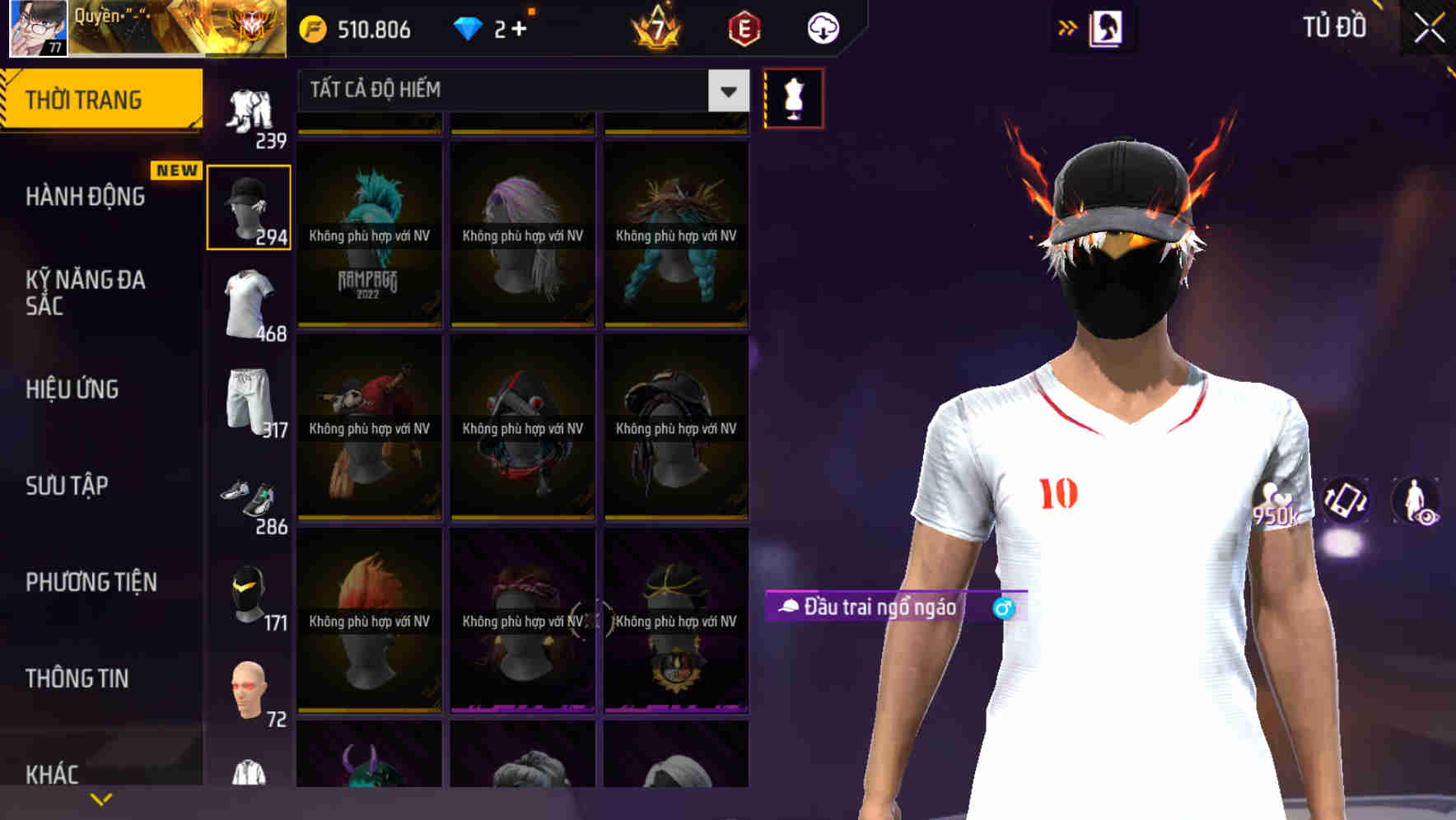Select the cap headwear category icon
The height and width of the screenshot is (820, 1456).
click(x=249, y=206)
